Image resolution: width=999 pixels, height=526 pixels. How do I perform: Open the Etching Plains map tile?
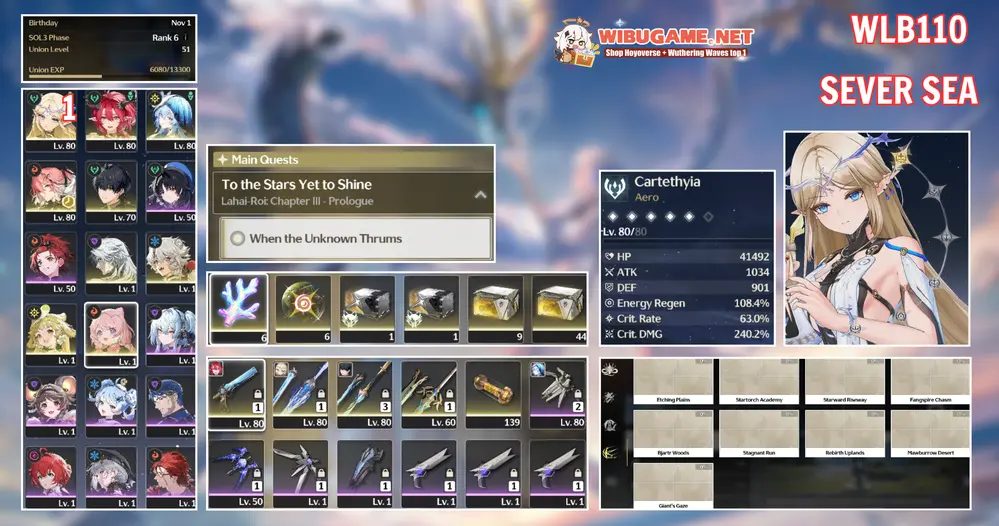pos(673,381)
